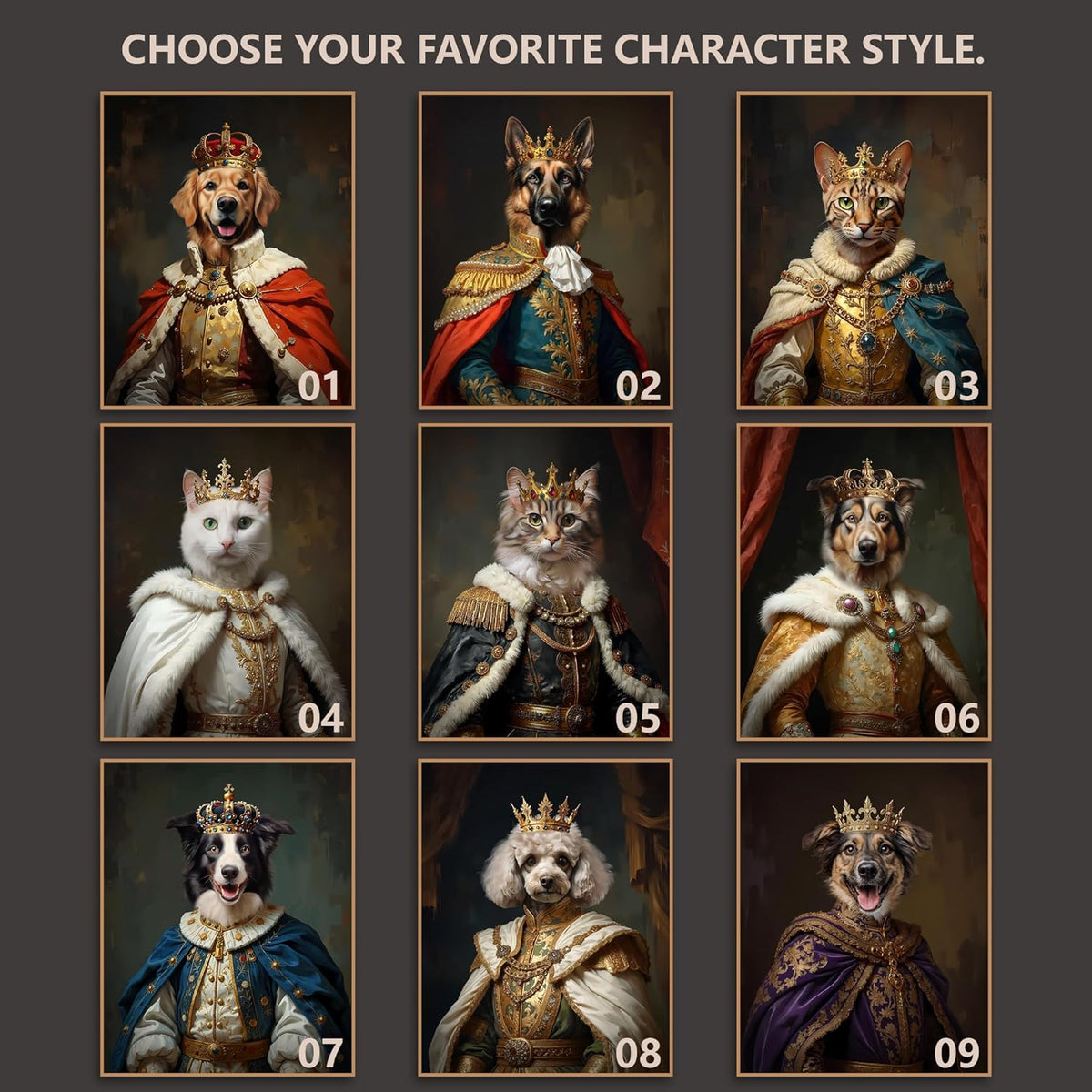Choose style 02 German shepherd portrait
Viewport: 1092px width, 1092px height.
tap(546, 250)
